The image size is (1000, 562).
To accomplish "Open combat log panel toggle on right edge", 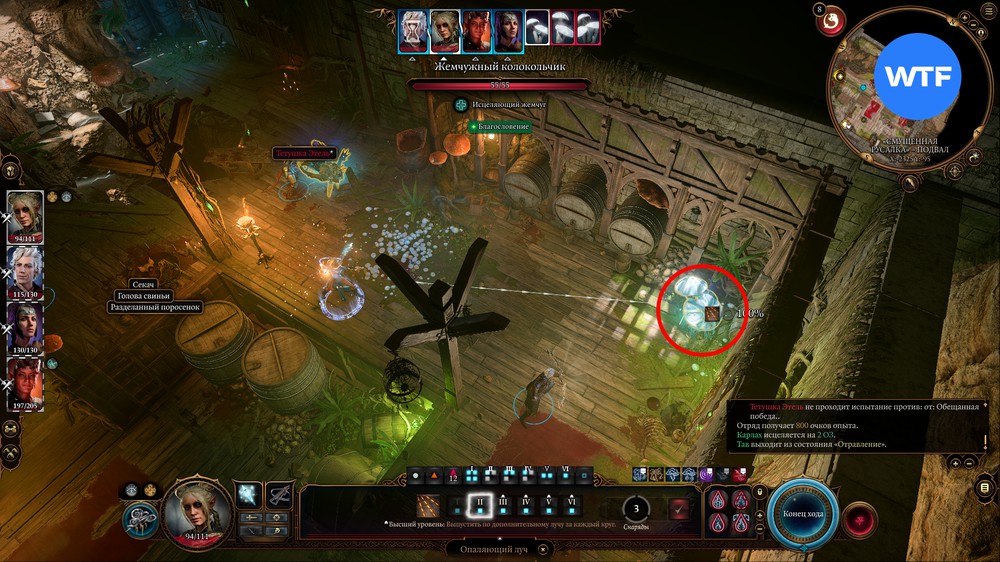I will [986, 488].
